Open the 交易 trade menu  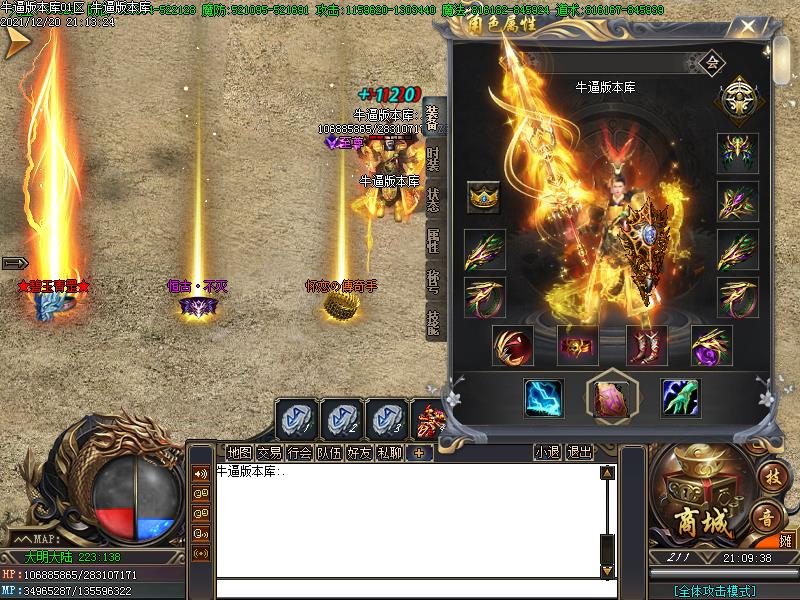269,452
